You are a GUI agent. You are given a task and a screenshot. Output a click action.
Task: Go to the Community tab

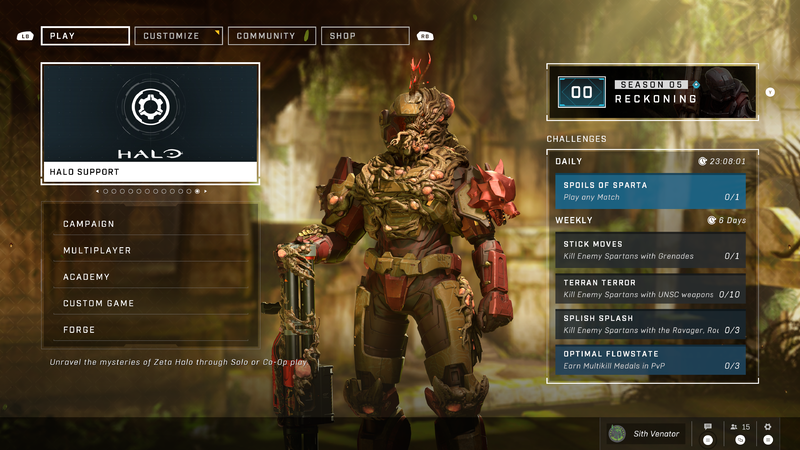[x=271, y=36]
